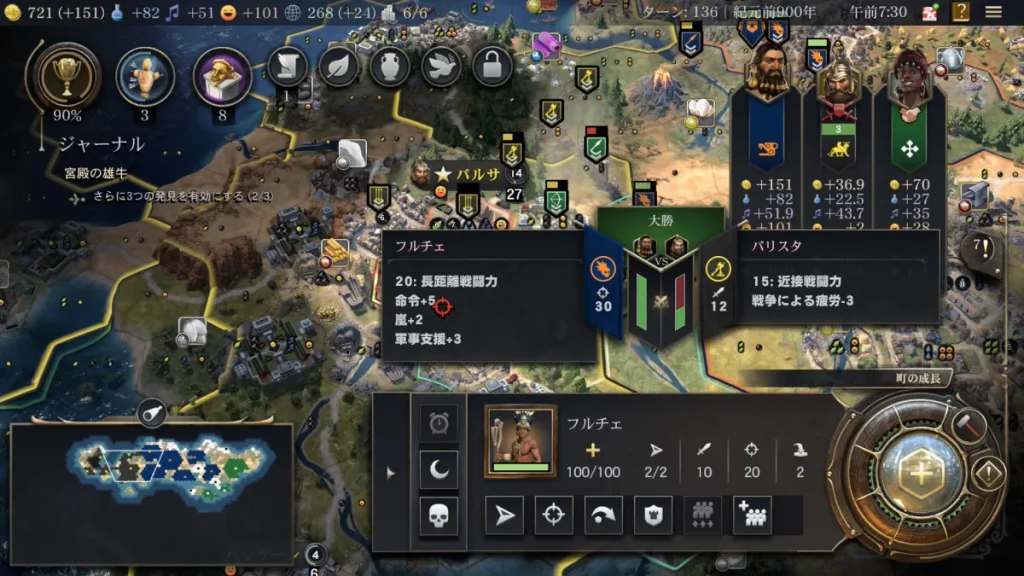Activate the ranged attack crosshair action
Image resolution: width=1024 pixels, height=576 pixels.
(x=554, y=515)
